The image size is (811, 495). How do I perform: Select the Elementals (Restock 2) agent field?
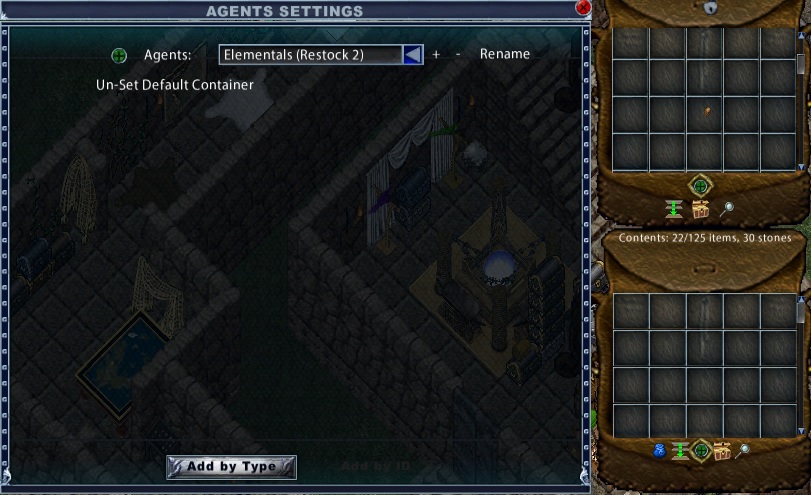click(310, 55)
